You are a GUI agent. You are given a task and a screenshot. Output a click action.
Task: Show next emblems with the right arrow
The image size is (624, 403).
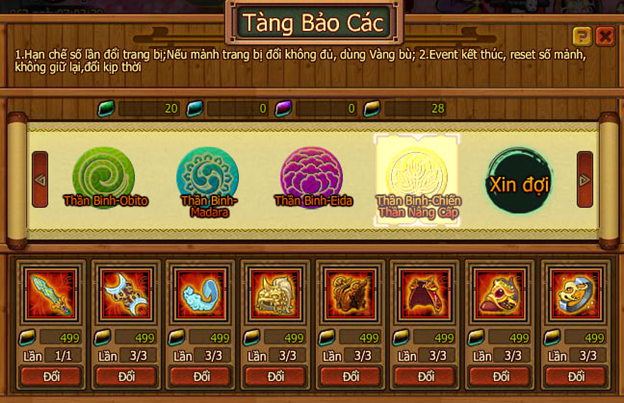585,180
